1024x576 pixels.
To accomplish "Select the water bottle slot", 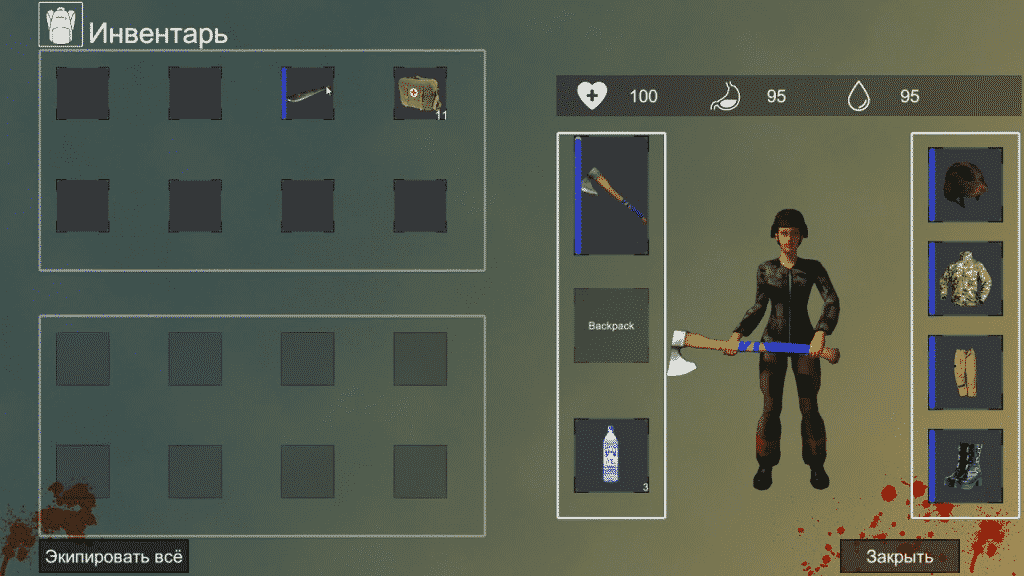I will click(611, 455).
